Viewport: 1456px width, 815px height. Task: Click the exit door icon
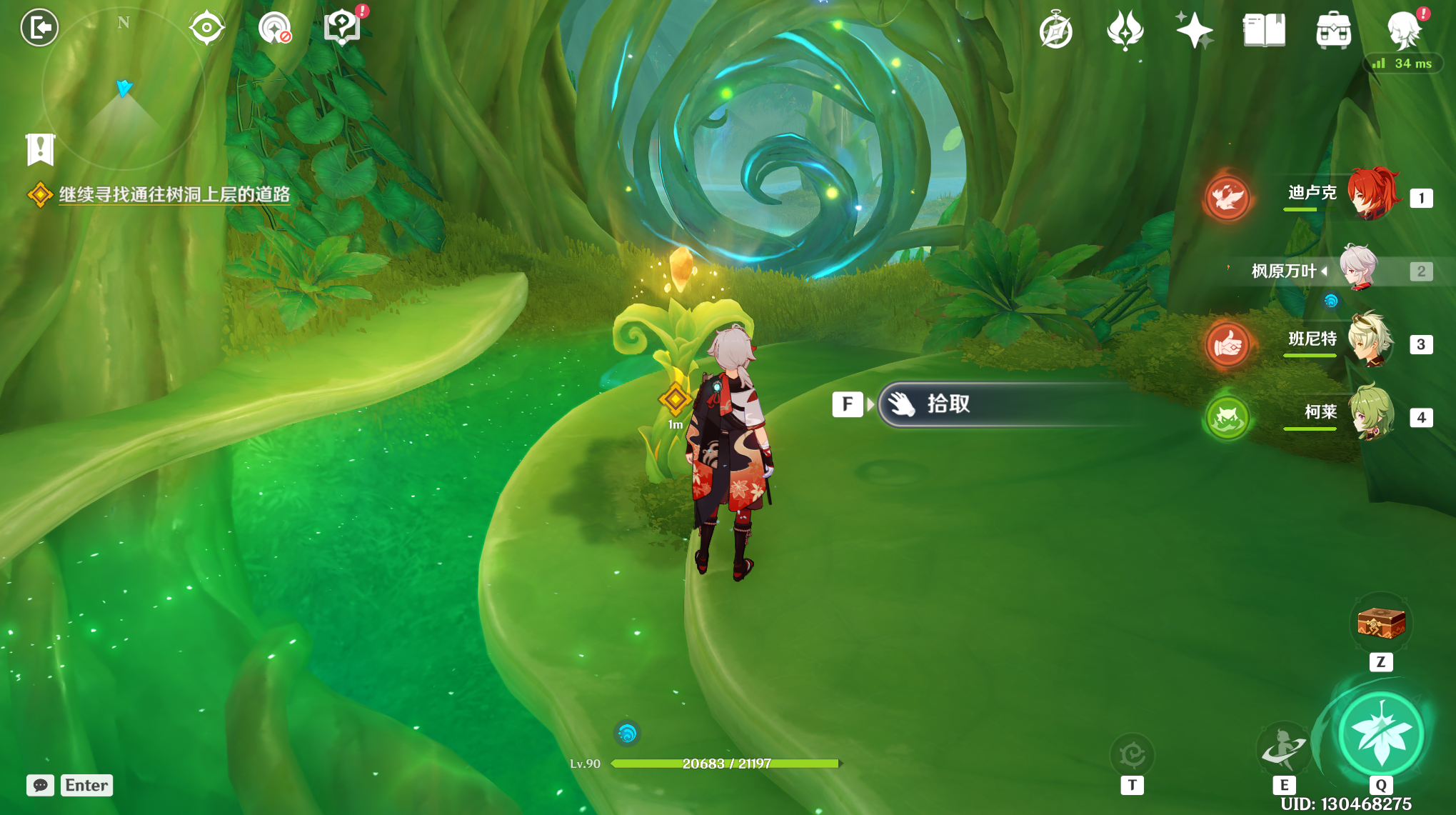(39, 28)
